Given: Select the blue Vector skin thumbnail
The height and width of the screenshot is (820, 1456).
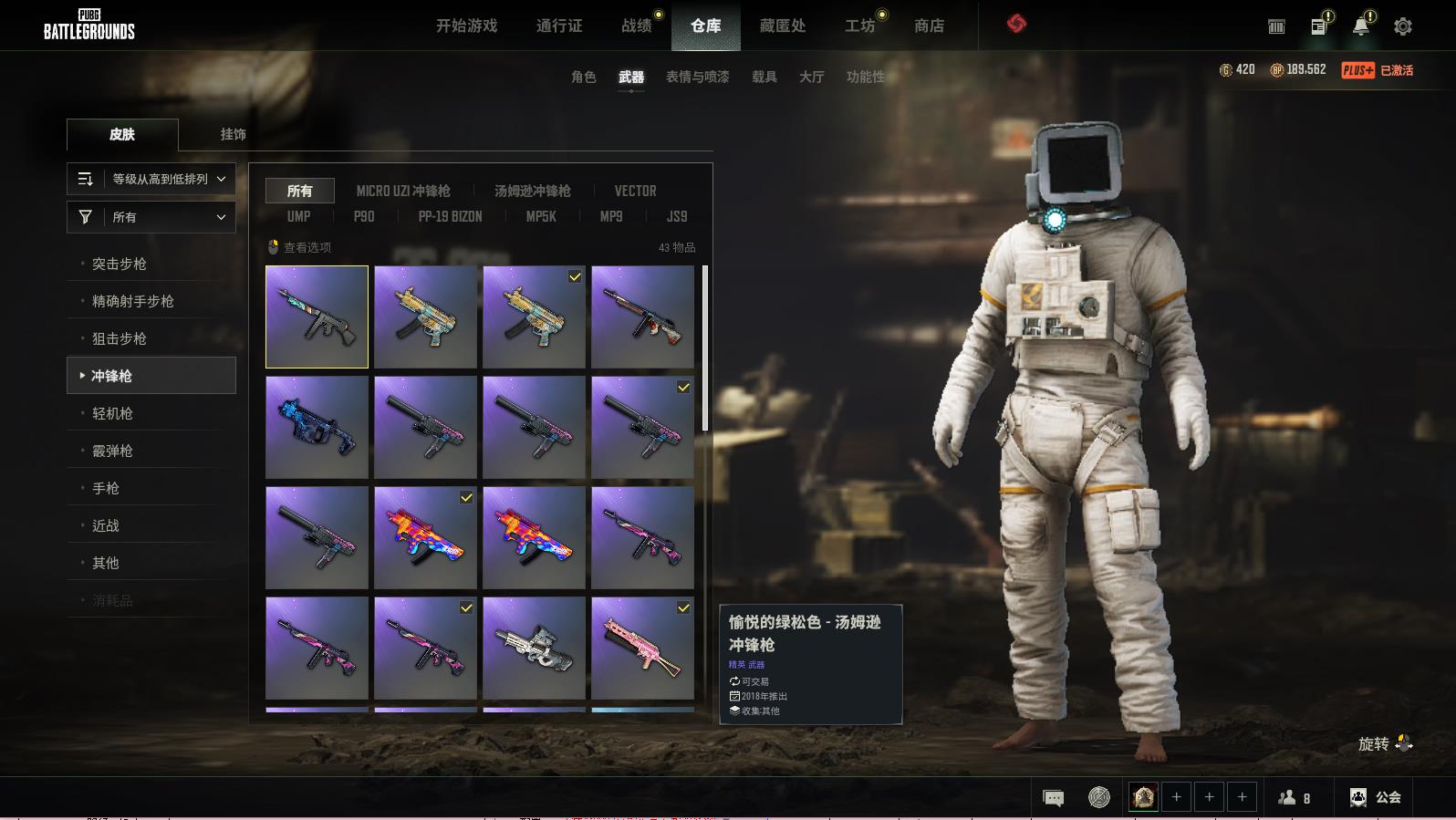Looking at the screenshot, I should (317, 427).
